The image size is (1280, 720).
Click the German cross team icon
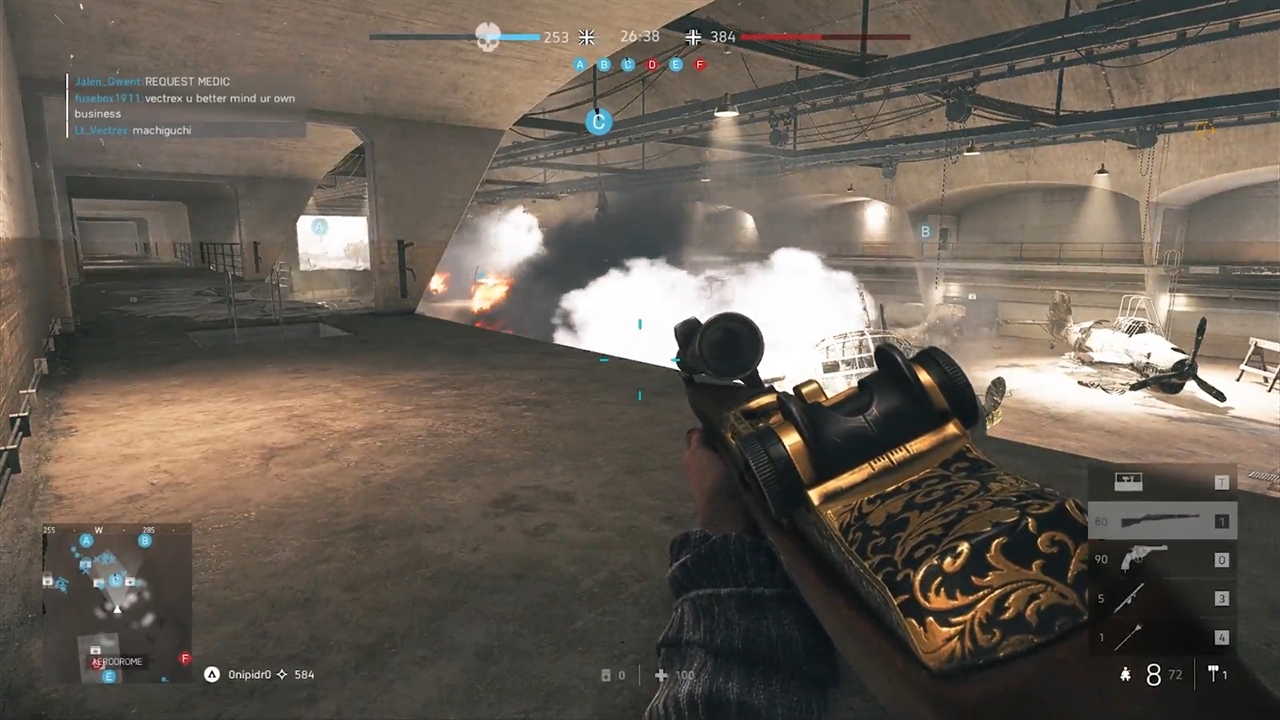tap(694, 37)
